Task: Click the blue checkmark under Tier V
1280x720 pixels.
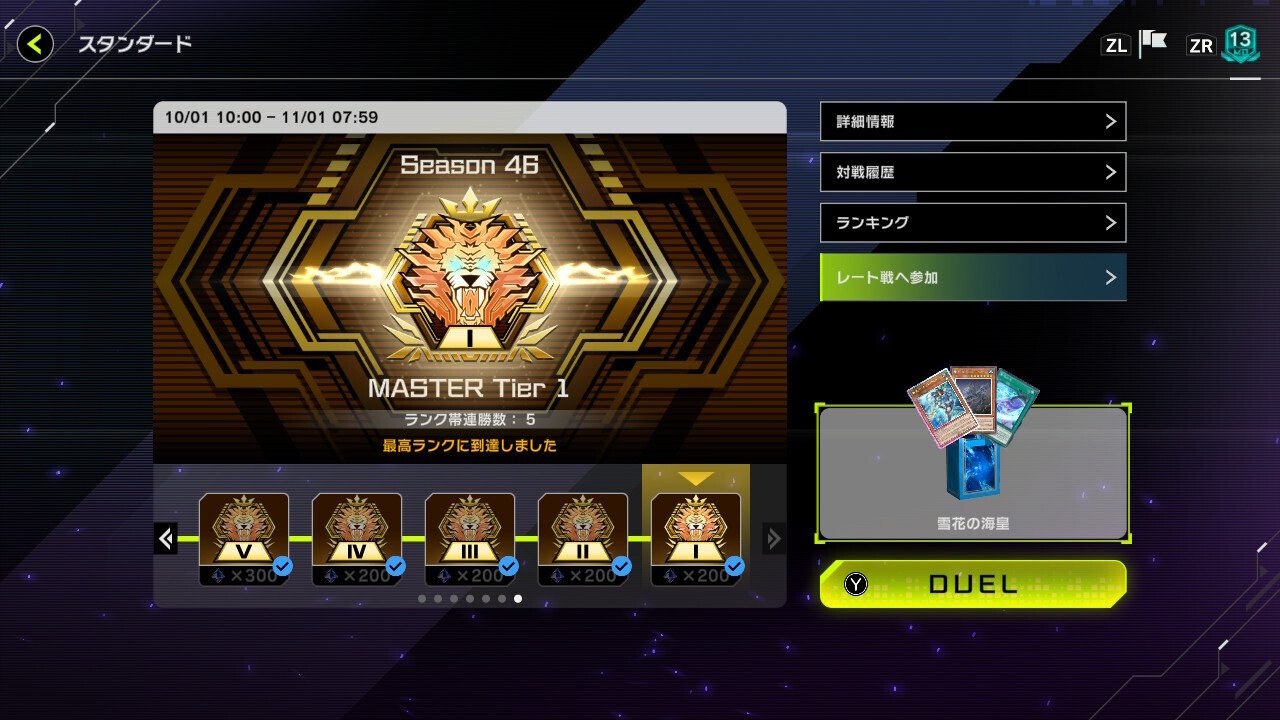Action: click(x=283, y=565)
